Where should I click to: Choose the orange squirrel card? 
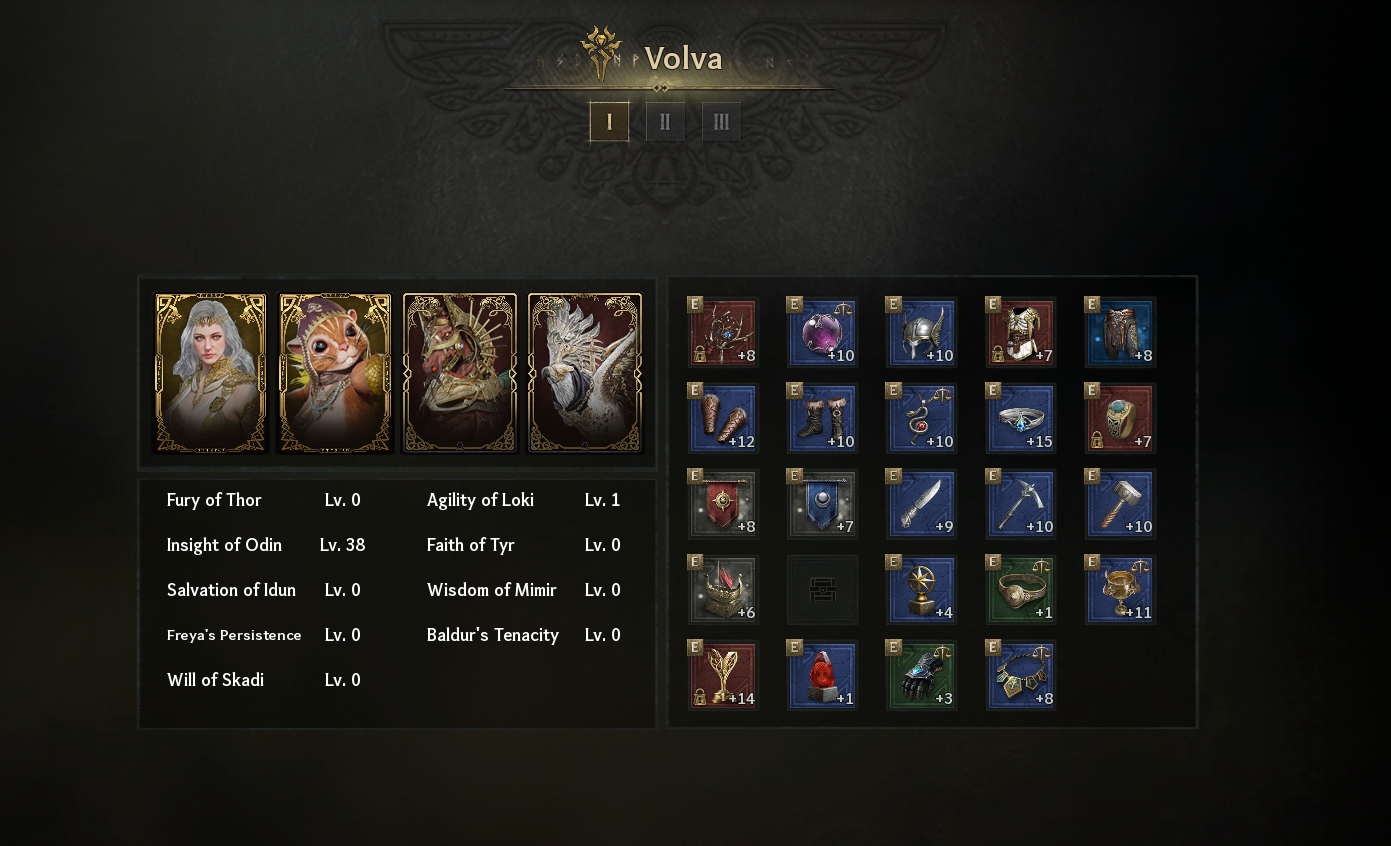click(335, 373)
